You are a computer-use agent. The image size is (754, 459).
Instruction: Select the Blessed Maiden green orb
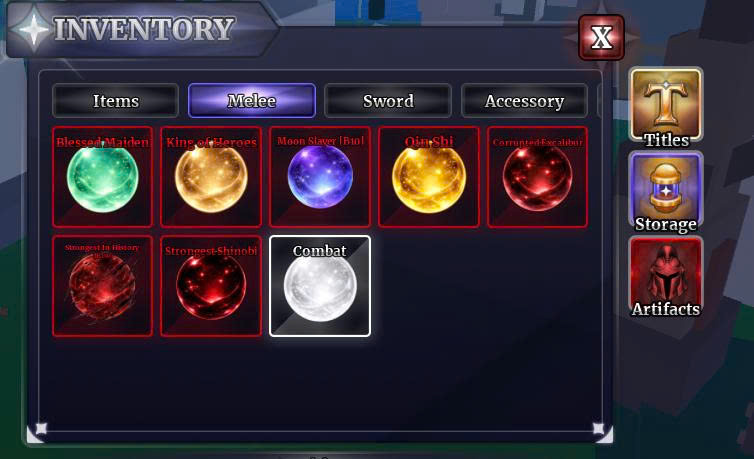coord(102,177)
